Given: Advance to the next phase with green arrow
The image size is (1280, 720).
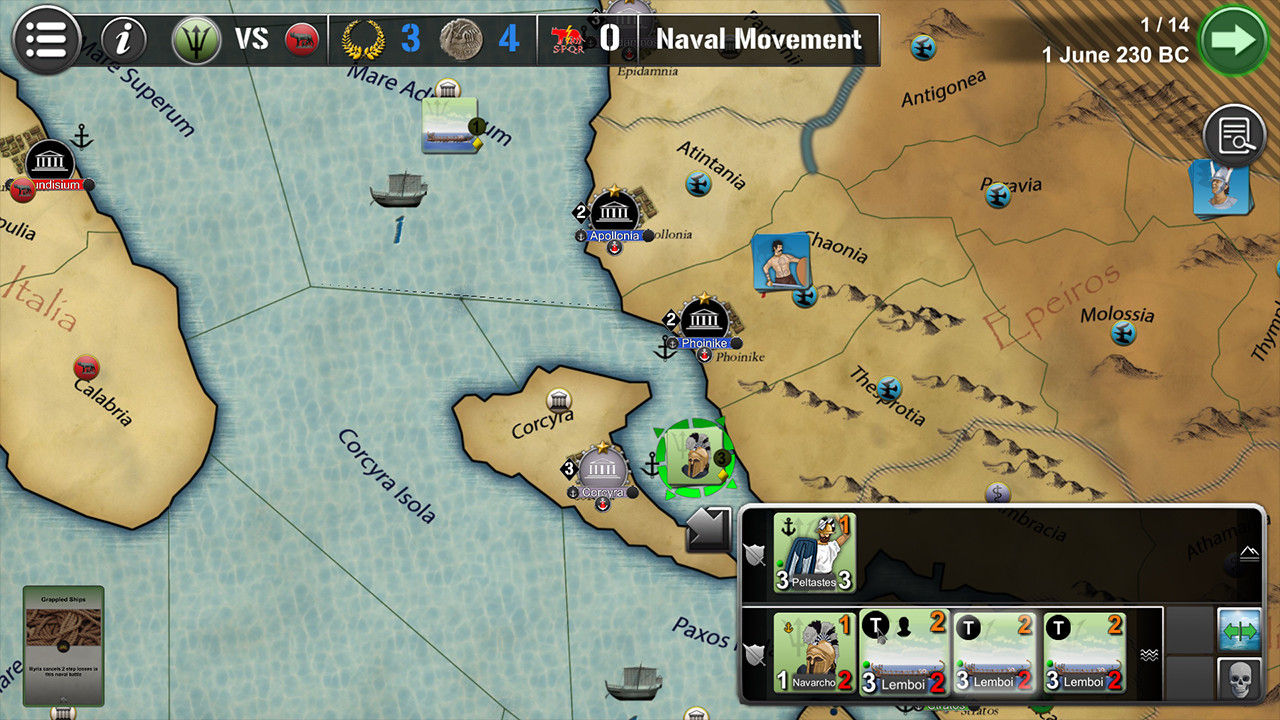Looking at the screenshot, I should [1231, 40].
